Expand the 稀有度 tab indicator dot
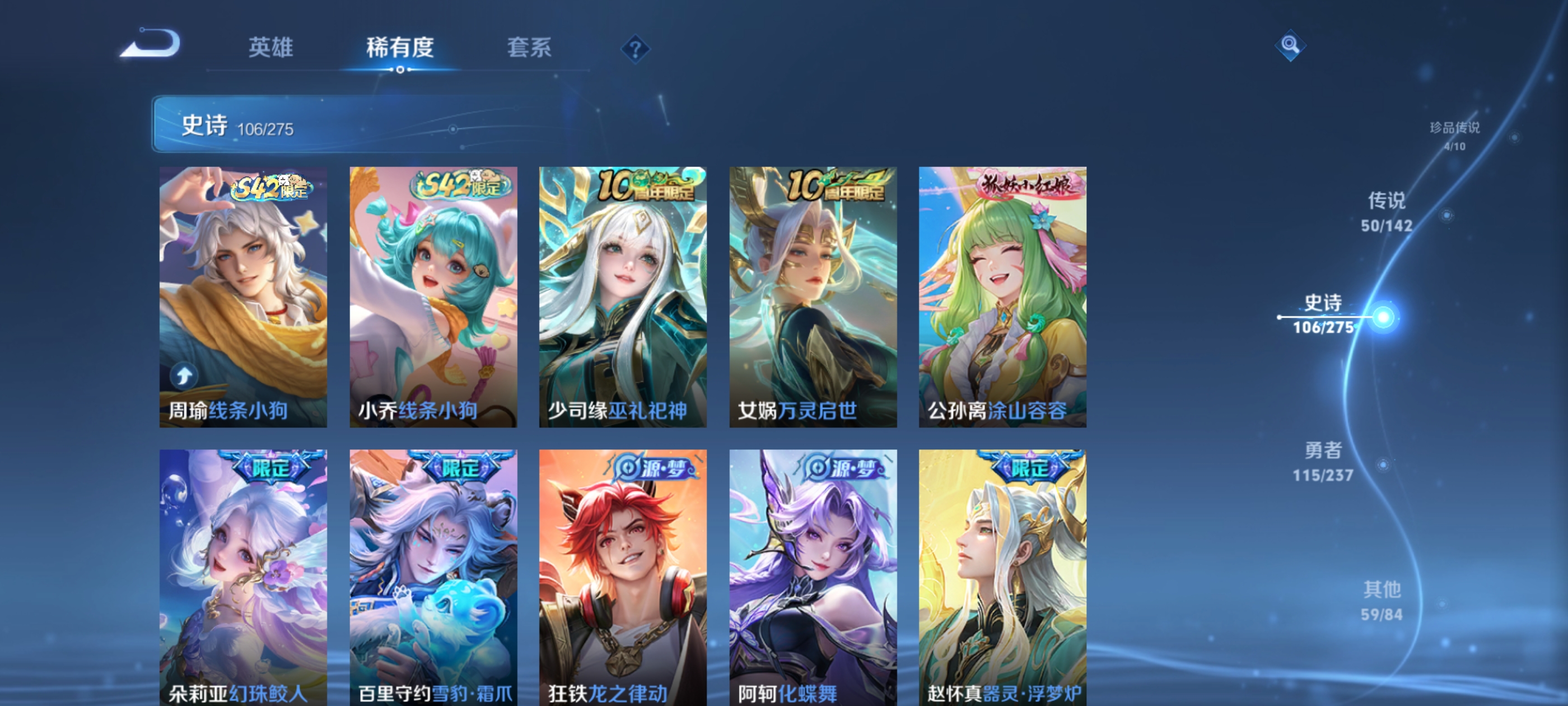Screen dimensions: 1568x706 [401, 69]
